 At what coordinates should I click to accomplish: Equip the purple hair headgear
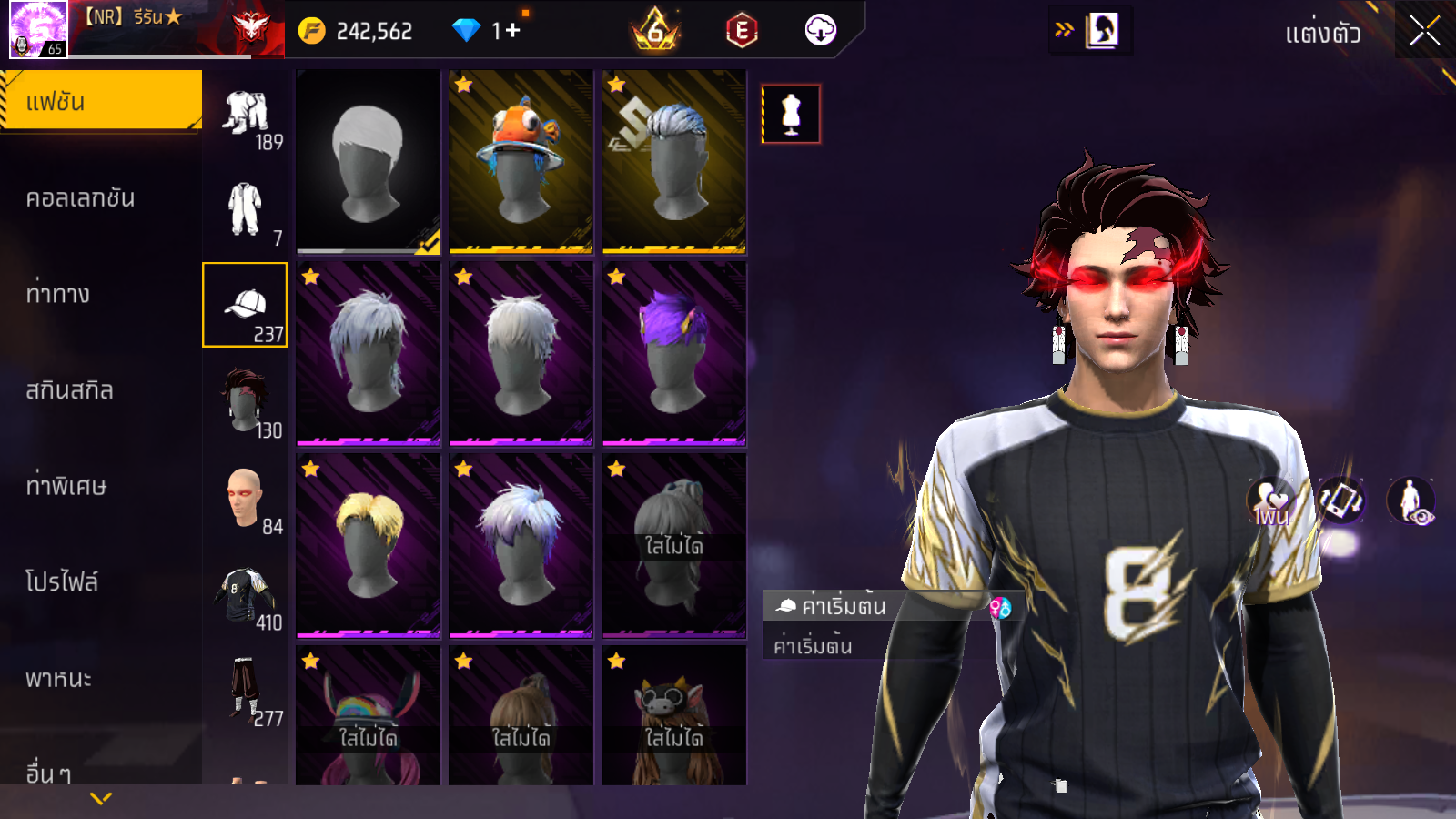pos(673,353)
